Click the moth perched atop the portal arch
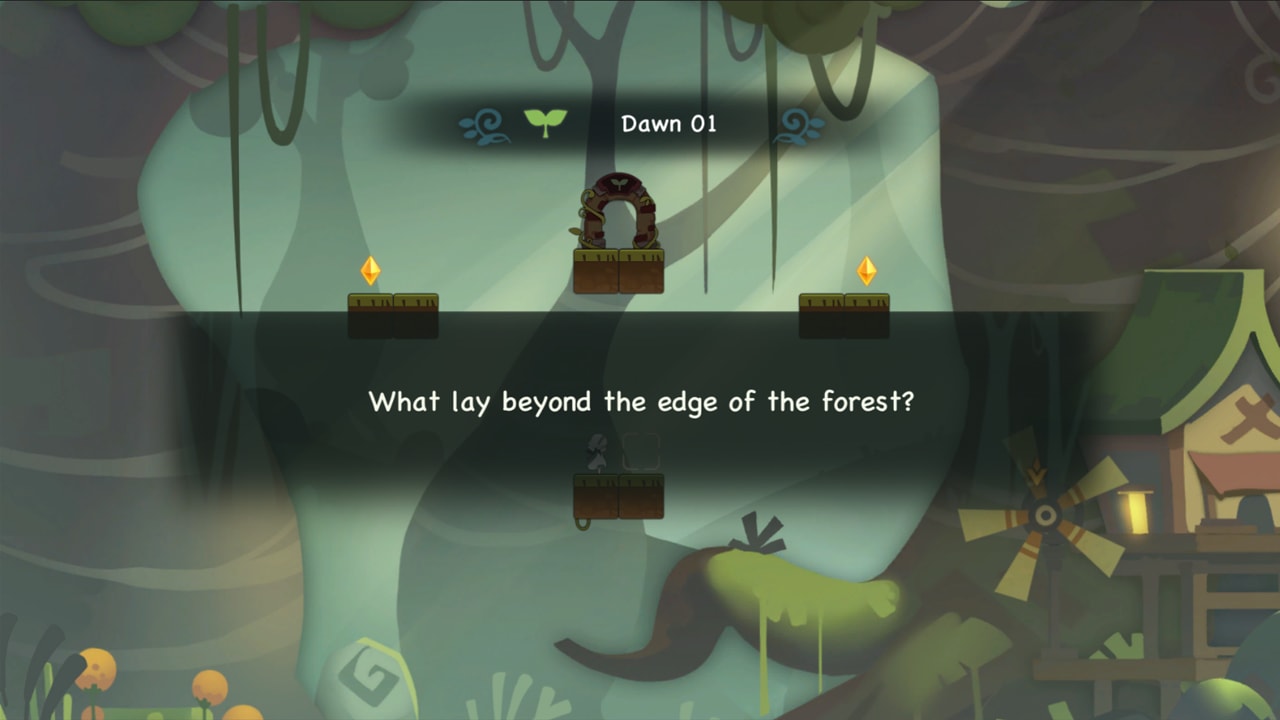The width and height of the screenshot is (1280, 720). coord(620,183)
